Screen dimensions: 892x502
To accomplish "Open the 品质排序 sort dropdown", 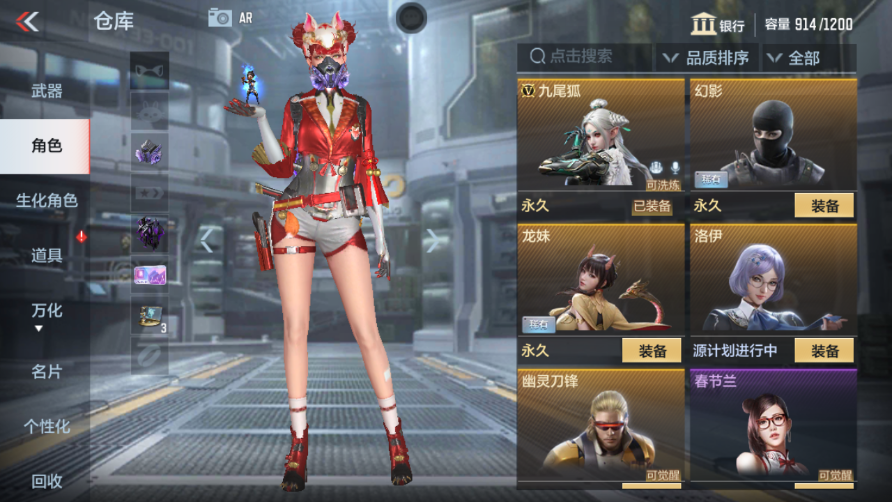I will 707,58.
